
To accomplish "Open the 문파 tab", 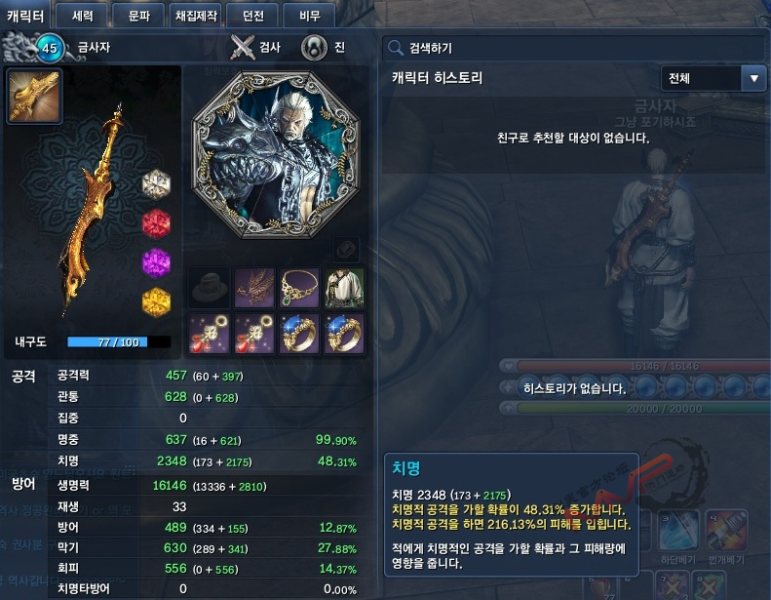I will [x=139, y=15].
